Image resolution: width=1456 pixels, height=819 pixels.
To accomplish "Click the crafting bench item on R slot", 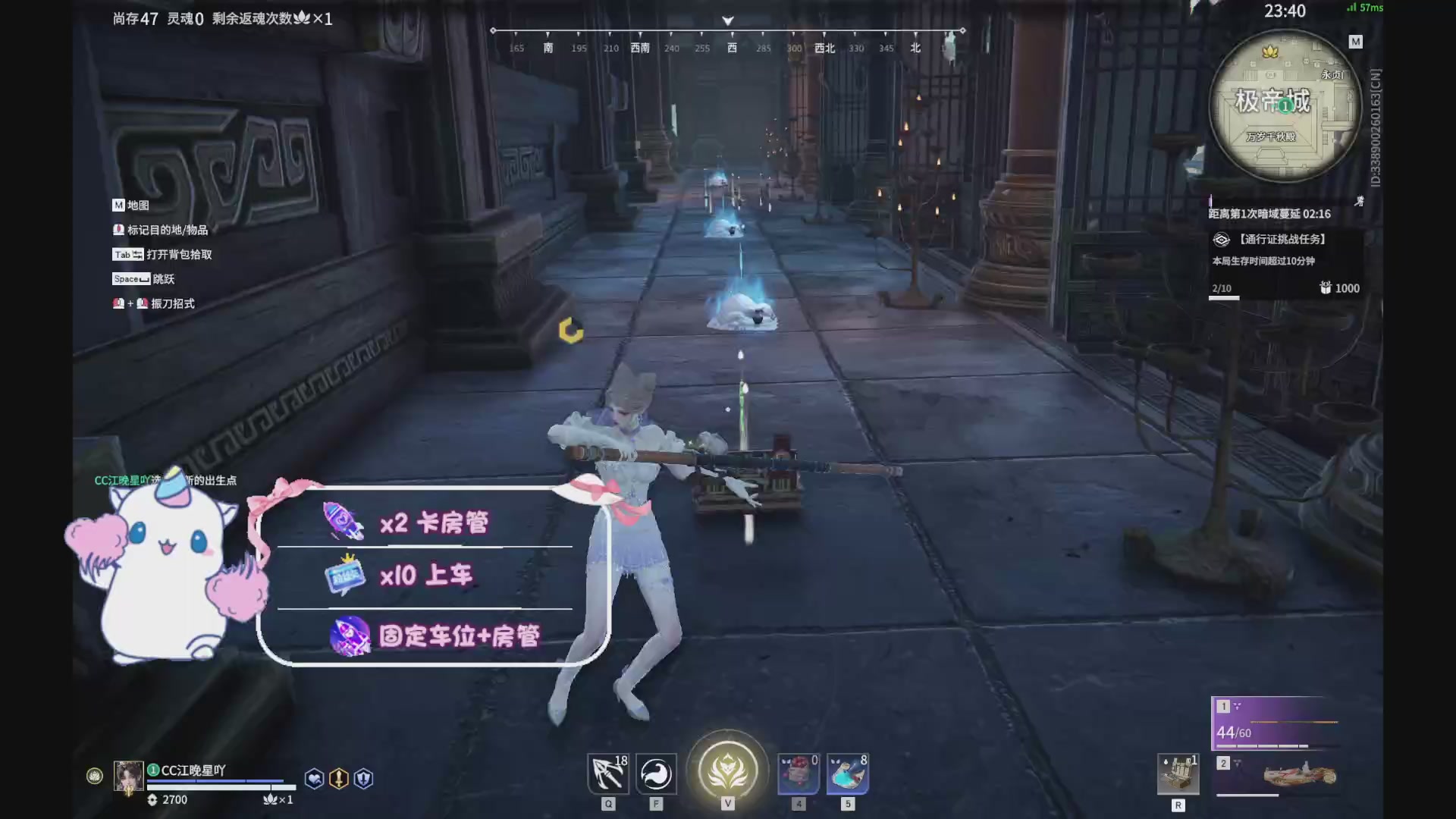I will point(1178,775).
